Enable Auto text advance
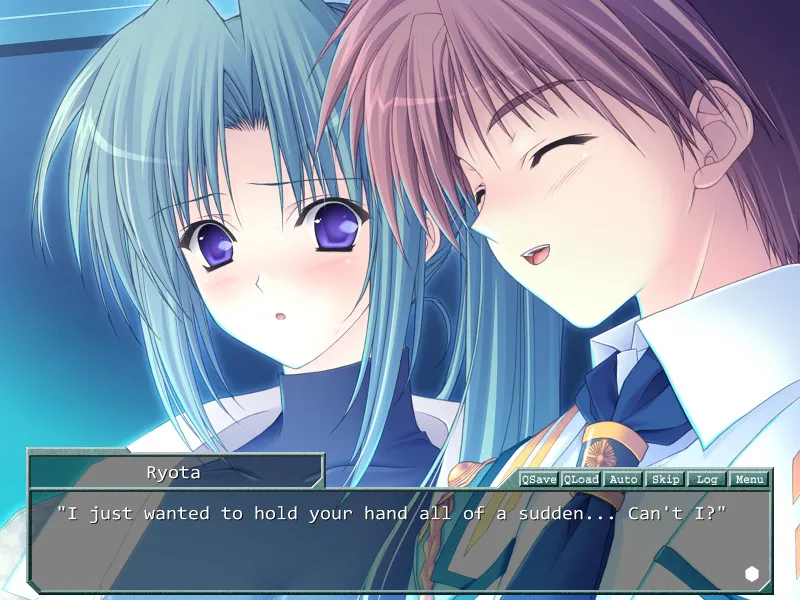The image size is (800, 600). 623,479
